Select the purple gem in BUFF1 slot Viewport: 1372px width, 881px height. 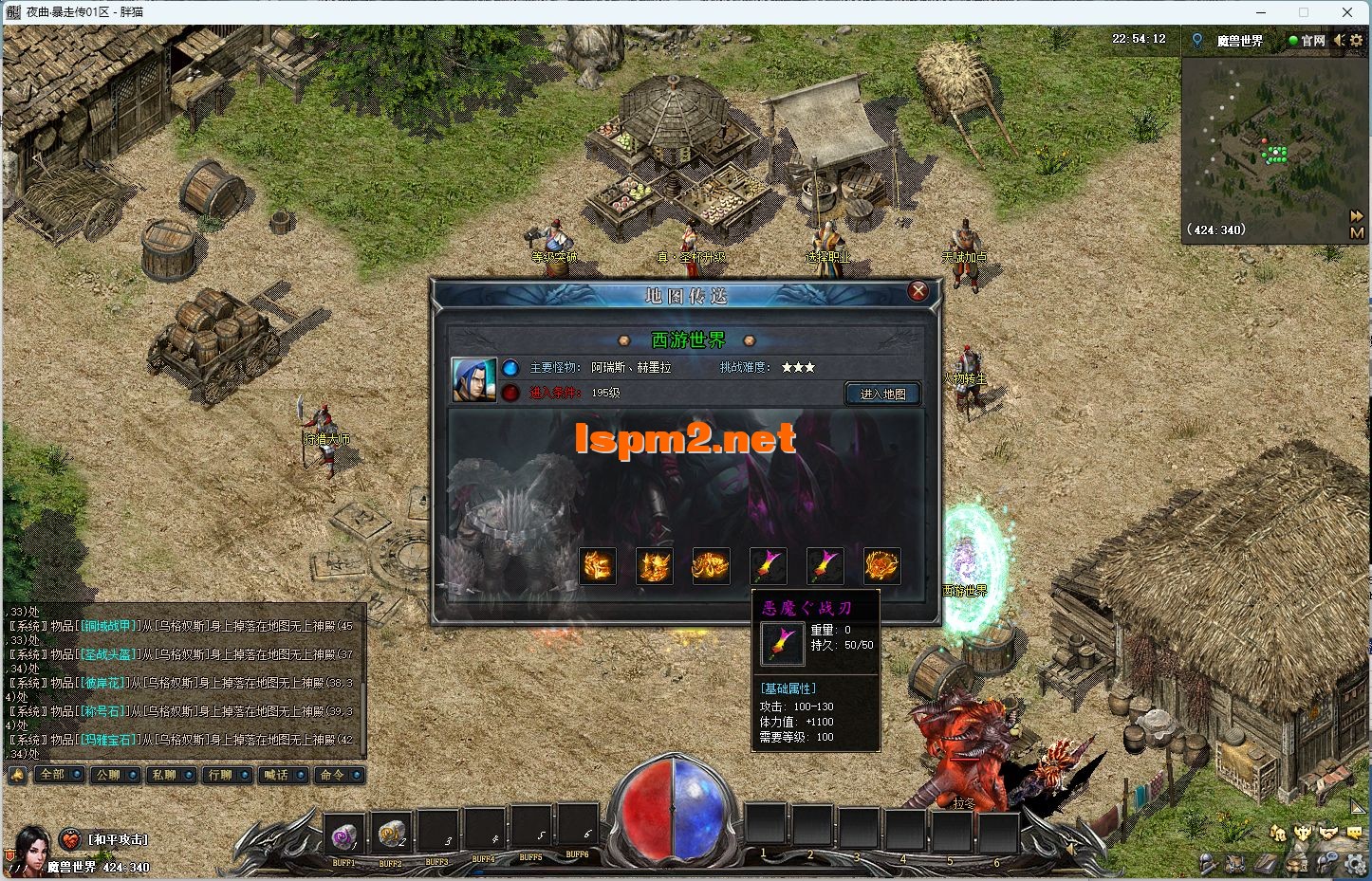click(343, 835)
